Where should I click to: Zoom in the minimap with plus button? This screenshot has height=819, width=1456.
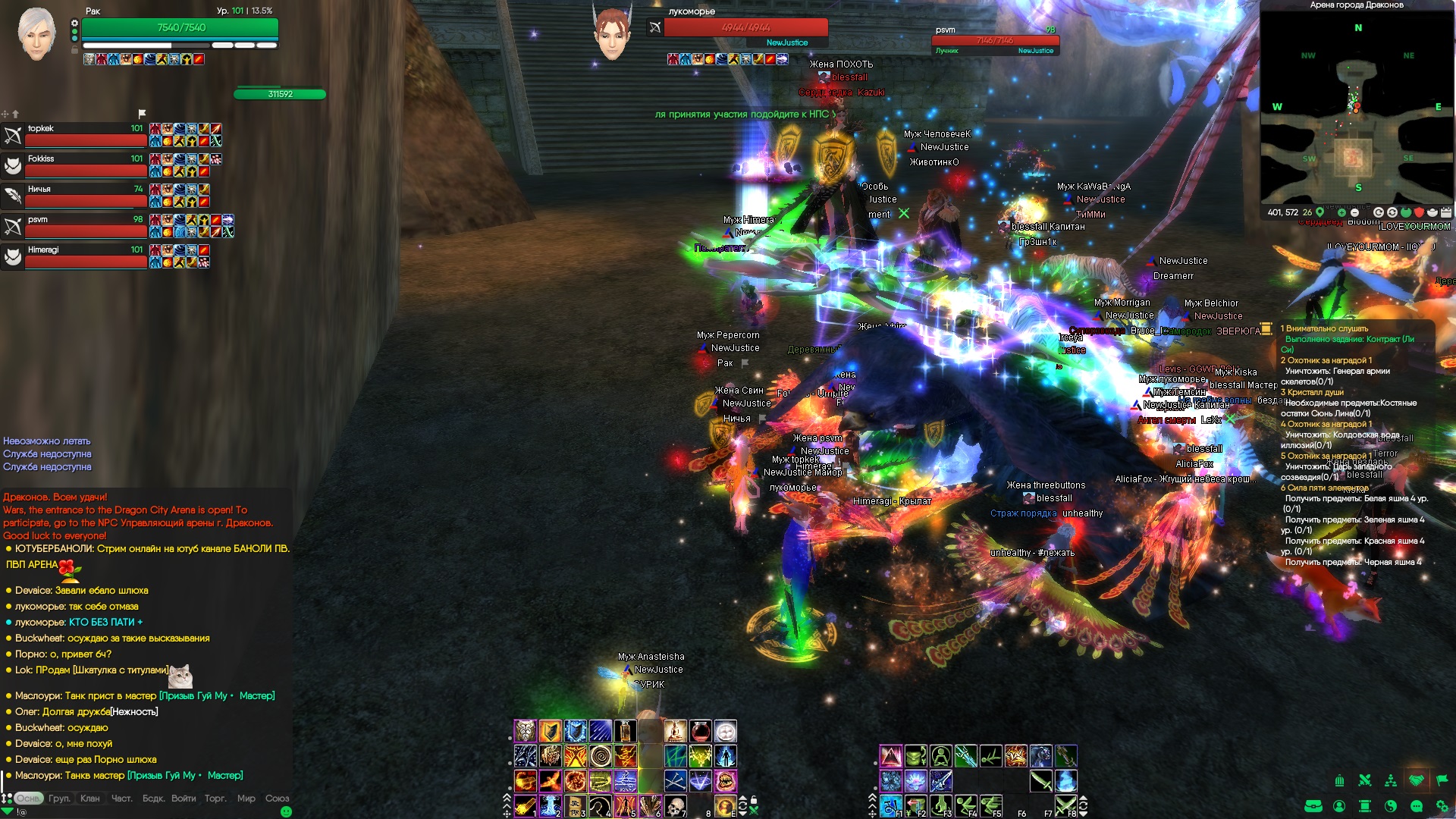click(1341, 212)
